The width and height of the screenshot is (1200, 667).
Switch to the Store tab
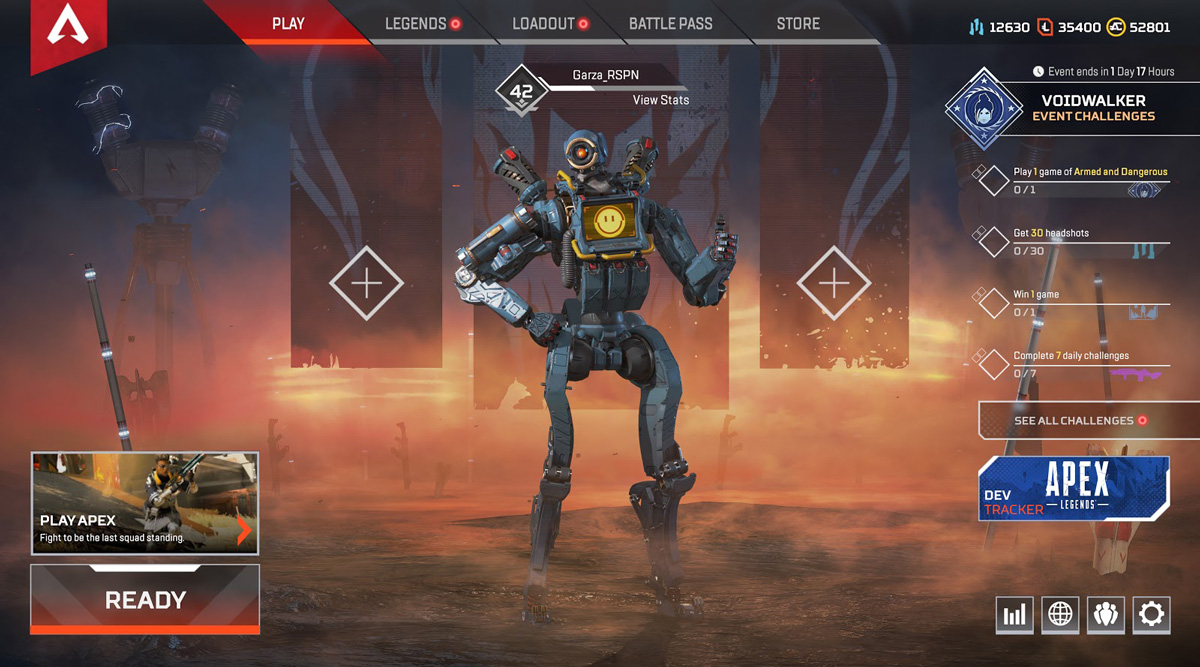pyautogui.click(x=798, y=23)
